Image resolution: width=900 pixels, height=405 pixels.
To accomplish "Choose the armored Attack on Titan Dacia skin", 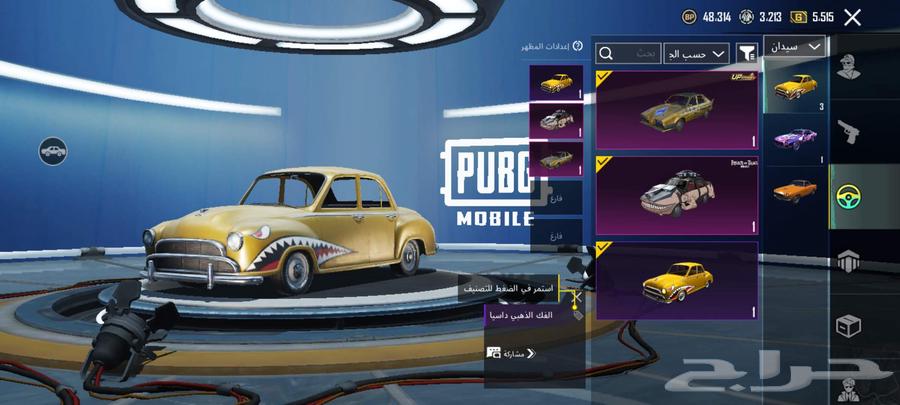I will tap(676, 195).
